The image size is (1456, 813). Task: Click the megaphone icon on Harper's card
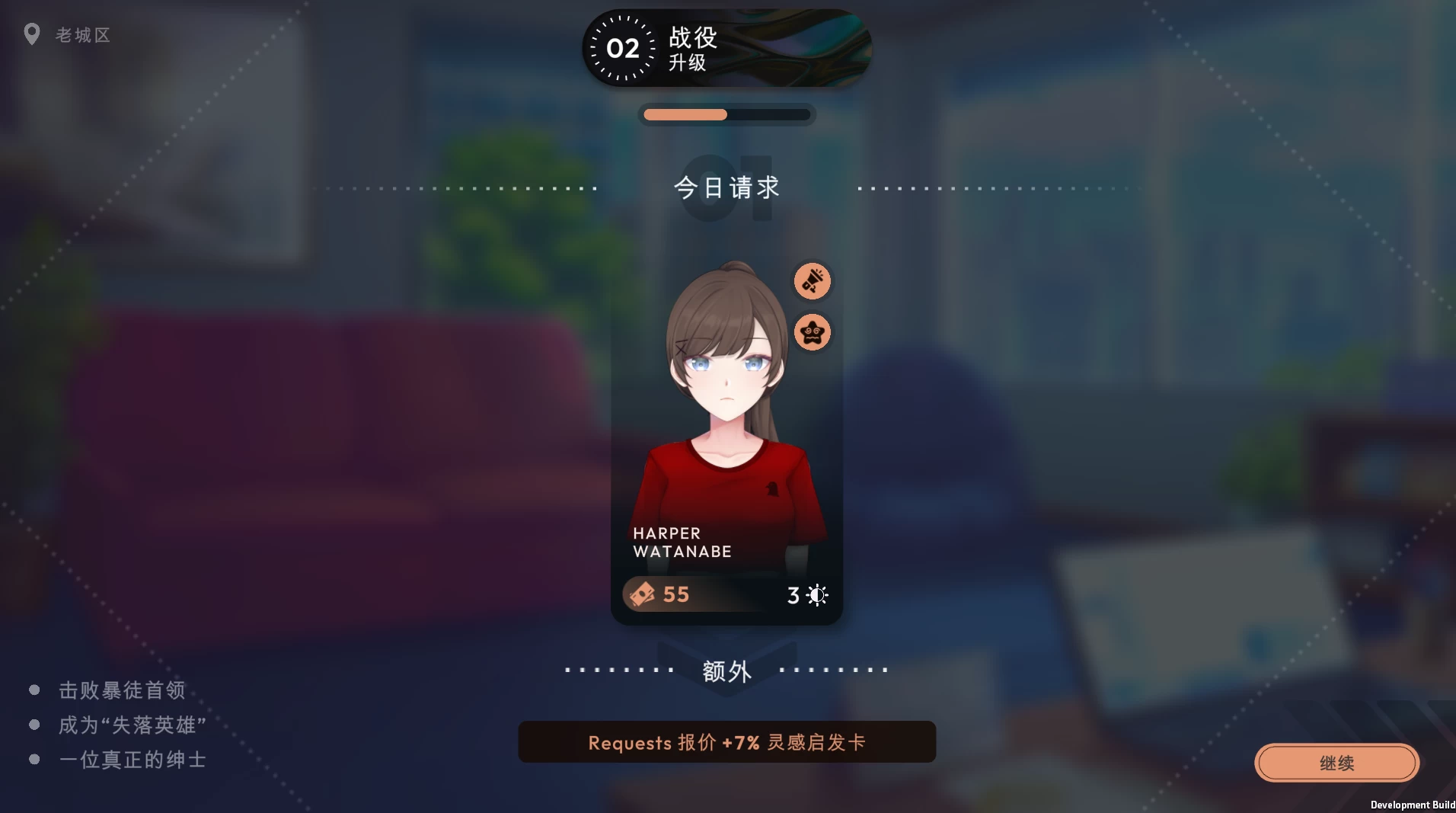pos(812,280)
